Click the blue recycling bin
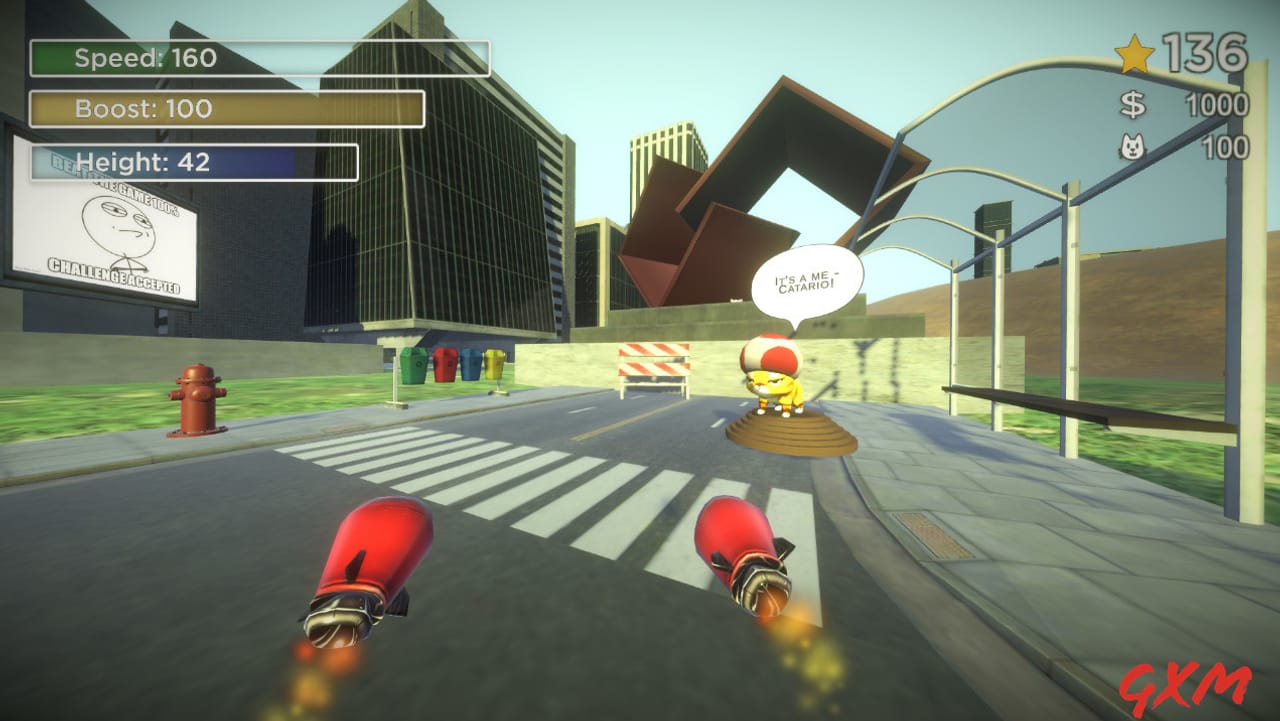Viewport: 1280px width, 721px height. [x=470, y=365]
